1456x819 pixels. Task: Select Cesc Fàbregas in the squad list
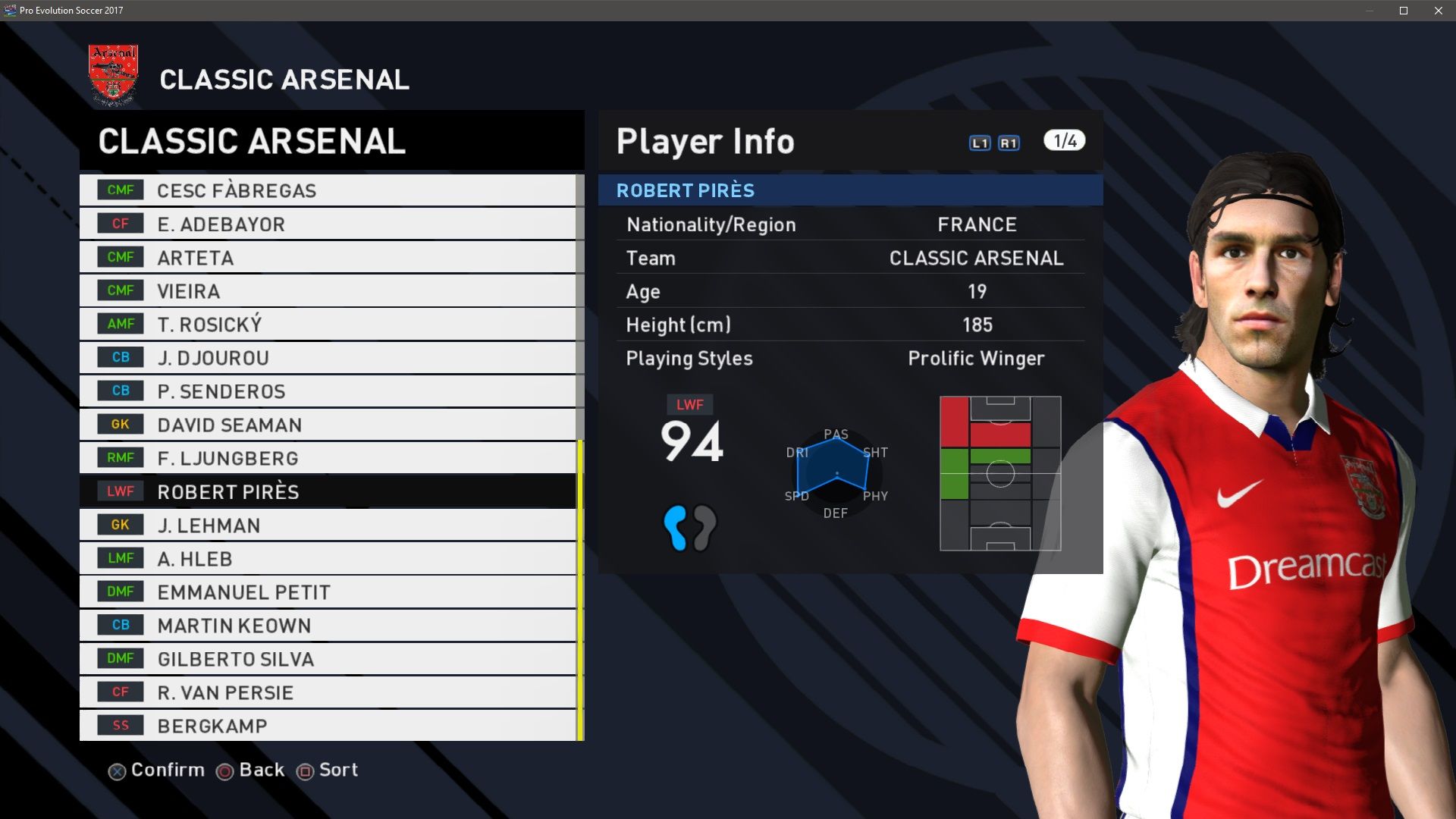(328, 190)
